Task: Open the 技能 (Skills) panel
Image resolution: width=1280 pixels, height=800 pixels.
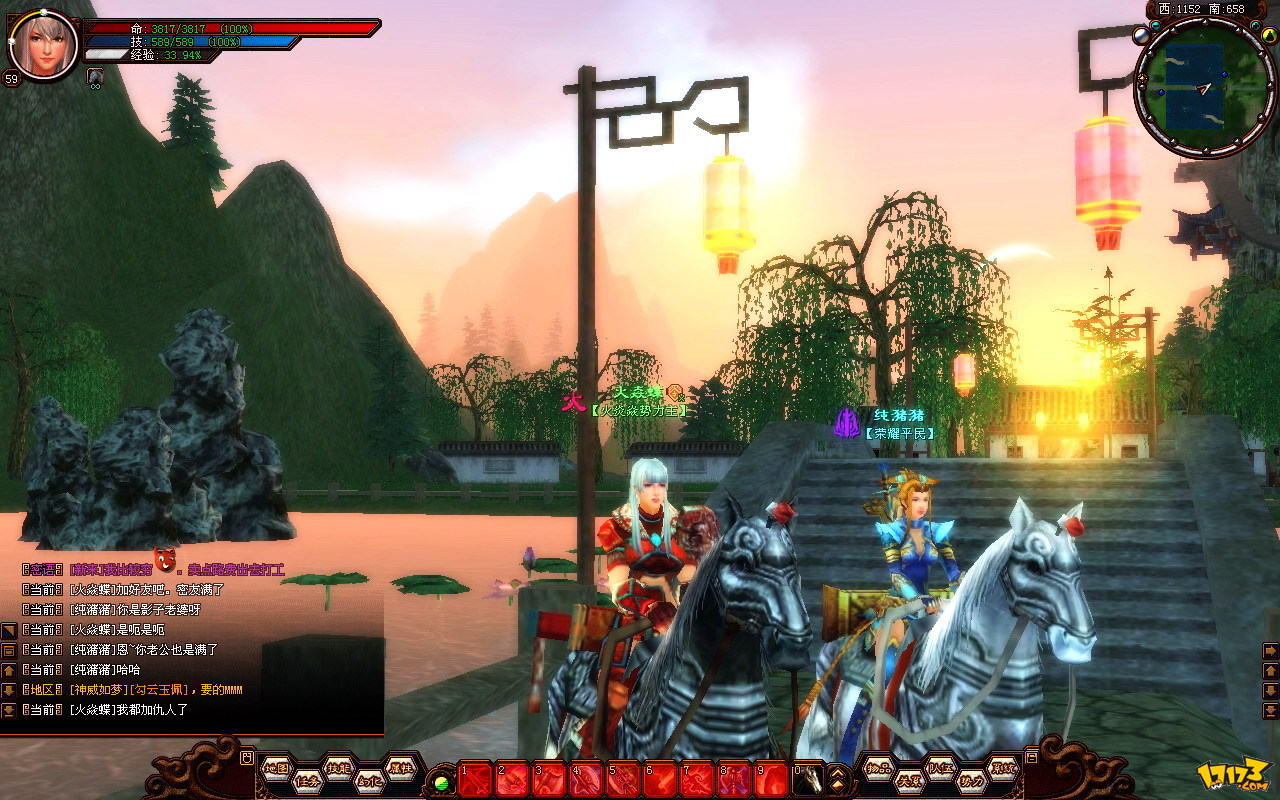Action: 338,767
